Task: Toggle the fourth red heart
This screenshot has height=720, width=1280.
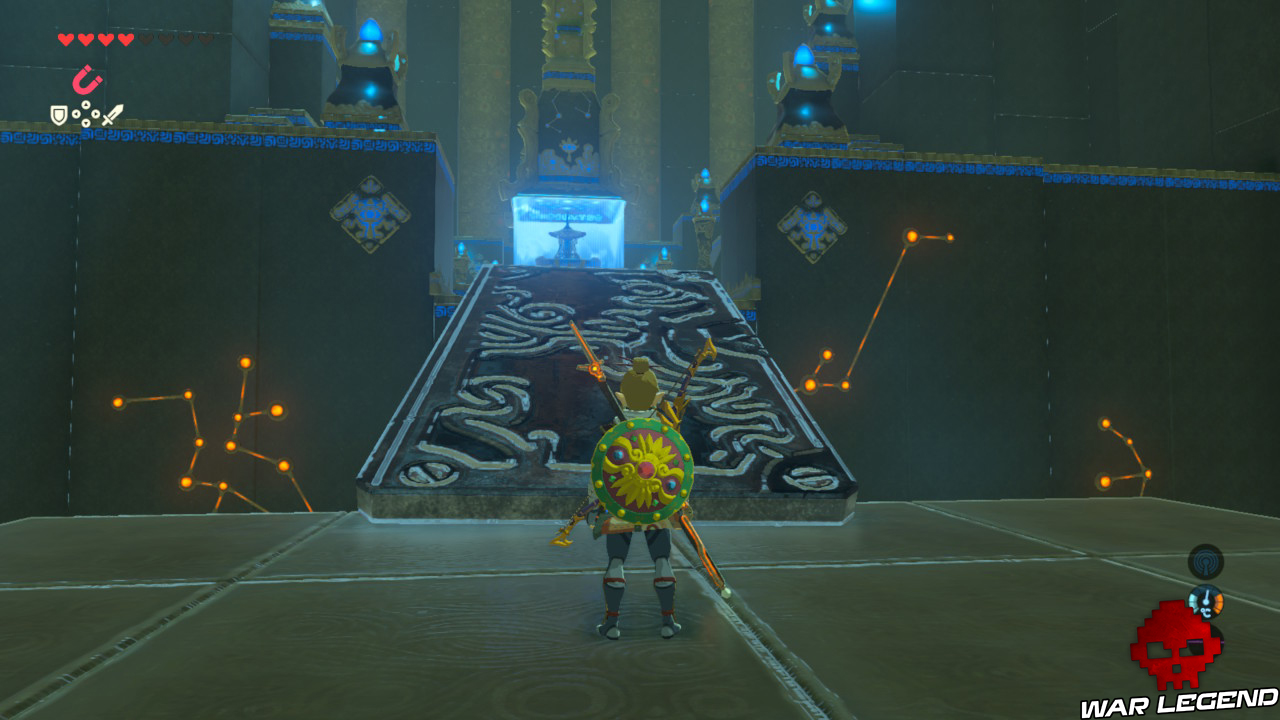Action: coord(125,40)
